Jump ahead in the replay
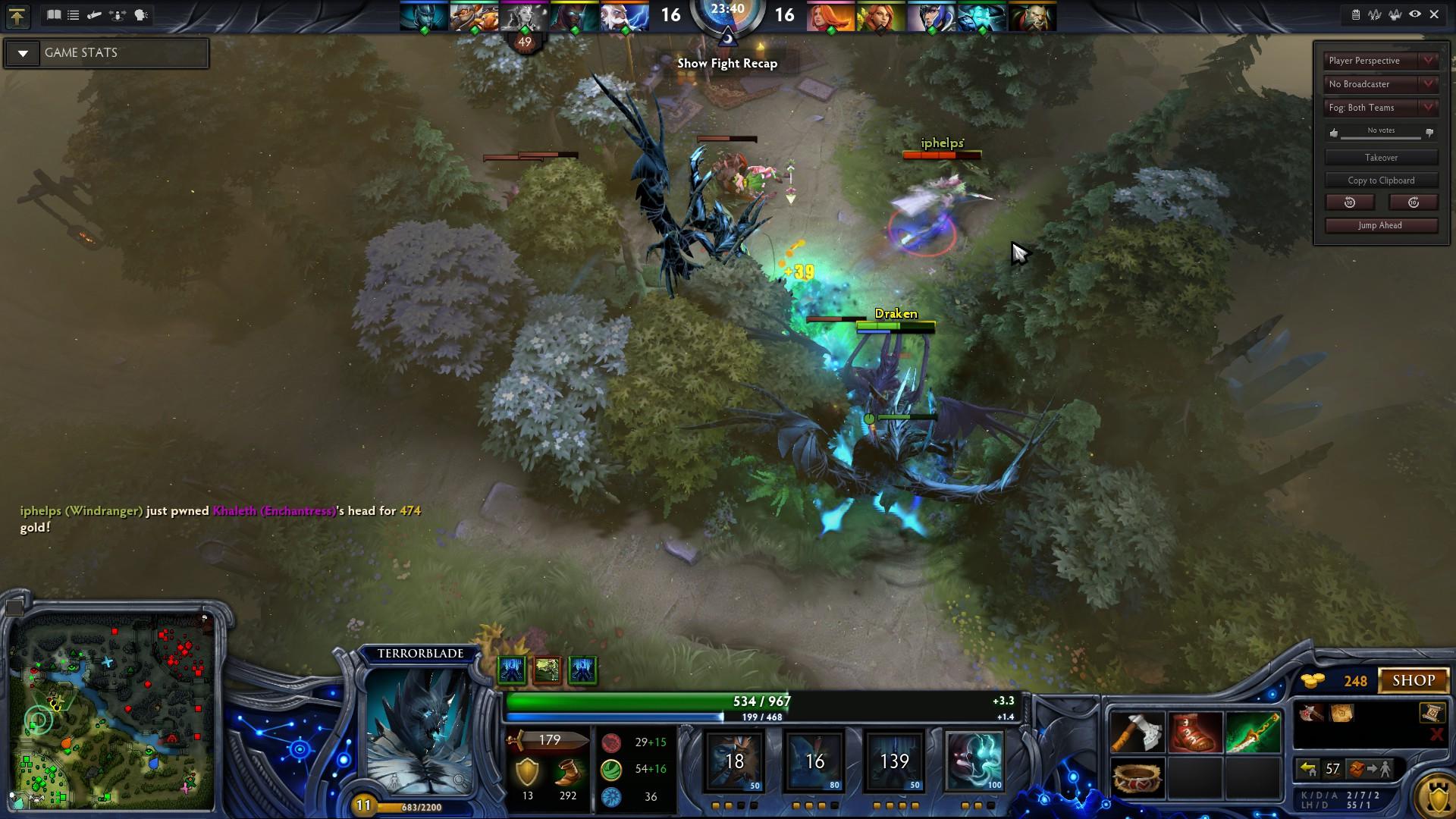The height and width of the screenshot is (819, 1456). click(x=1380, y=225)
